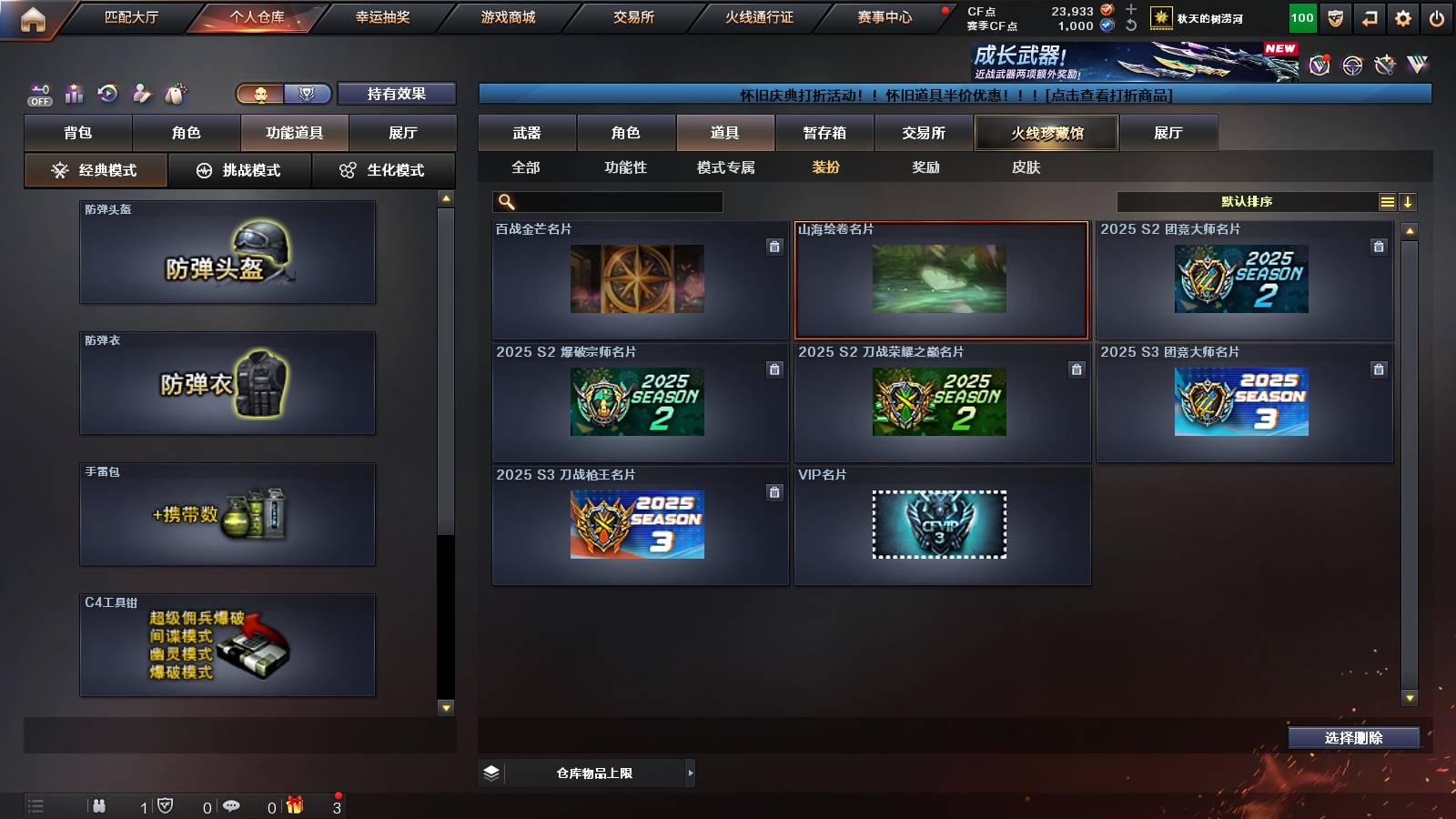Toggle the list view icon beside 默认排序
This screenshot has height=819, width=1456.
click(x=1387, y=201)
